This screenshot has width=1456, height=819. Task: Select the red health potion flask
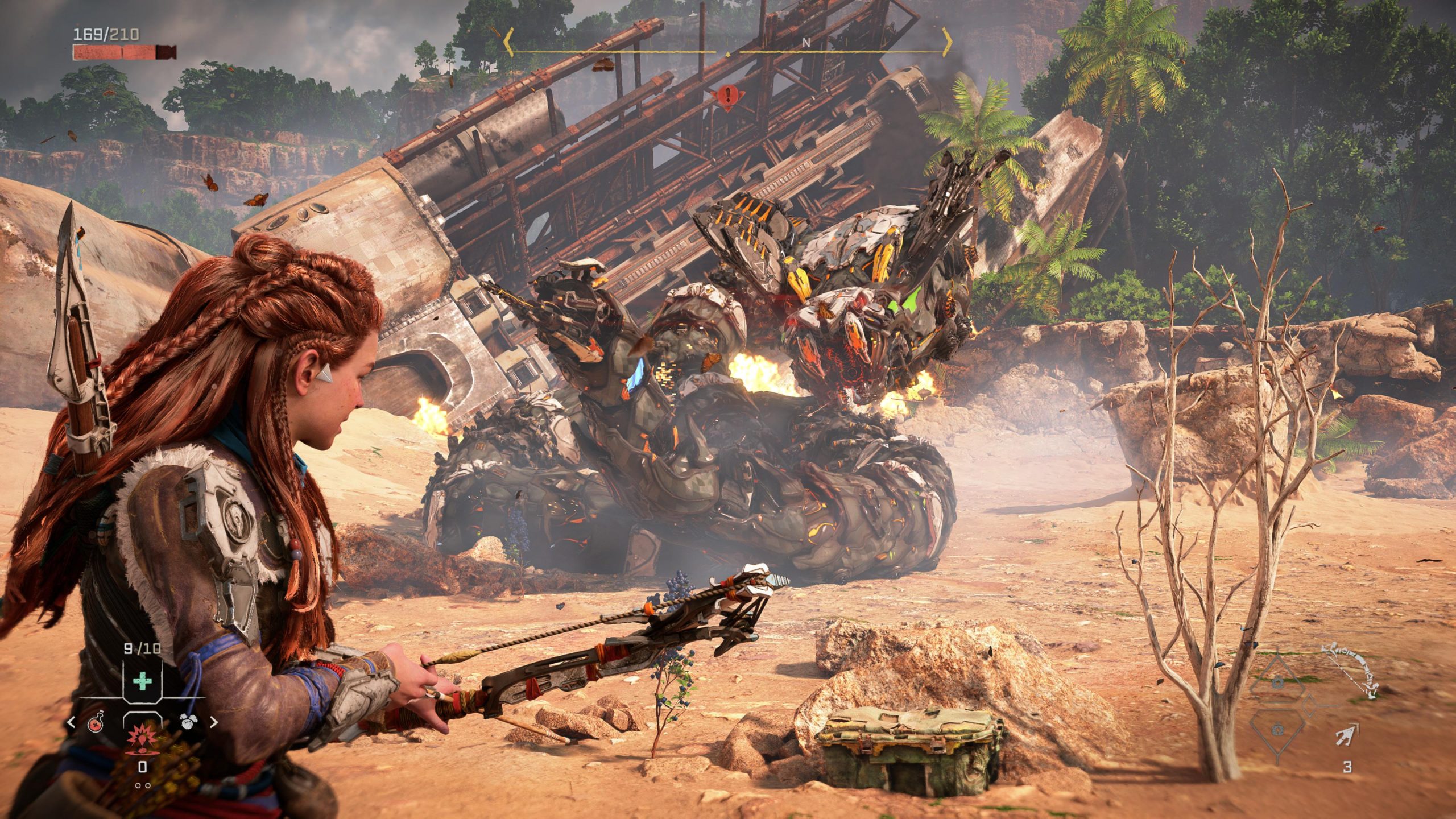click(96, 723)
